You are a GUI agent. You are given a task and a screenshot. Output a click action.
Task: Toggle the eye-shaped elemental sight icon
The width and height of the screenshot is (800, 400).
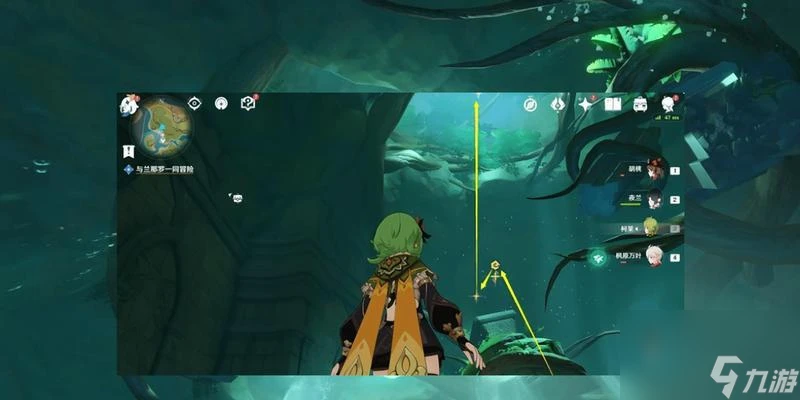click(x=196, y=103)
